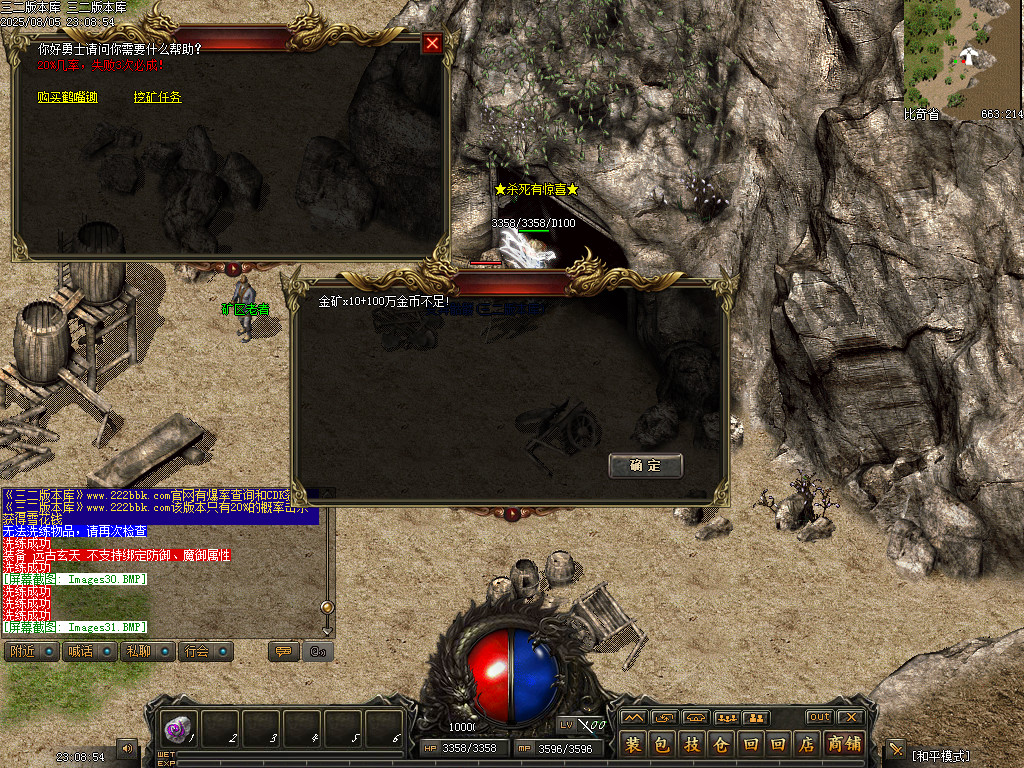1024x768 pixels.
Task: Open the speech bubble chat button
Action: [283, 652]
